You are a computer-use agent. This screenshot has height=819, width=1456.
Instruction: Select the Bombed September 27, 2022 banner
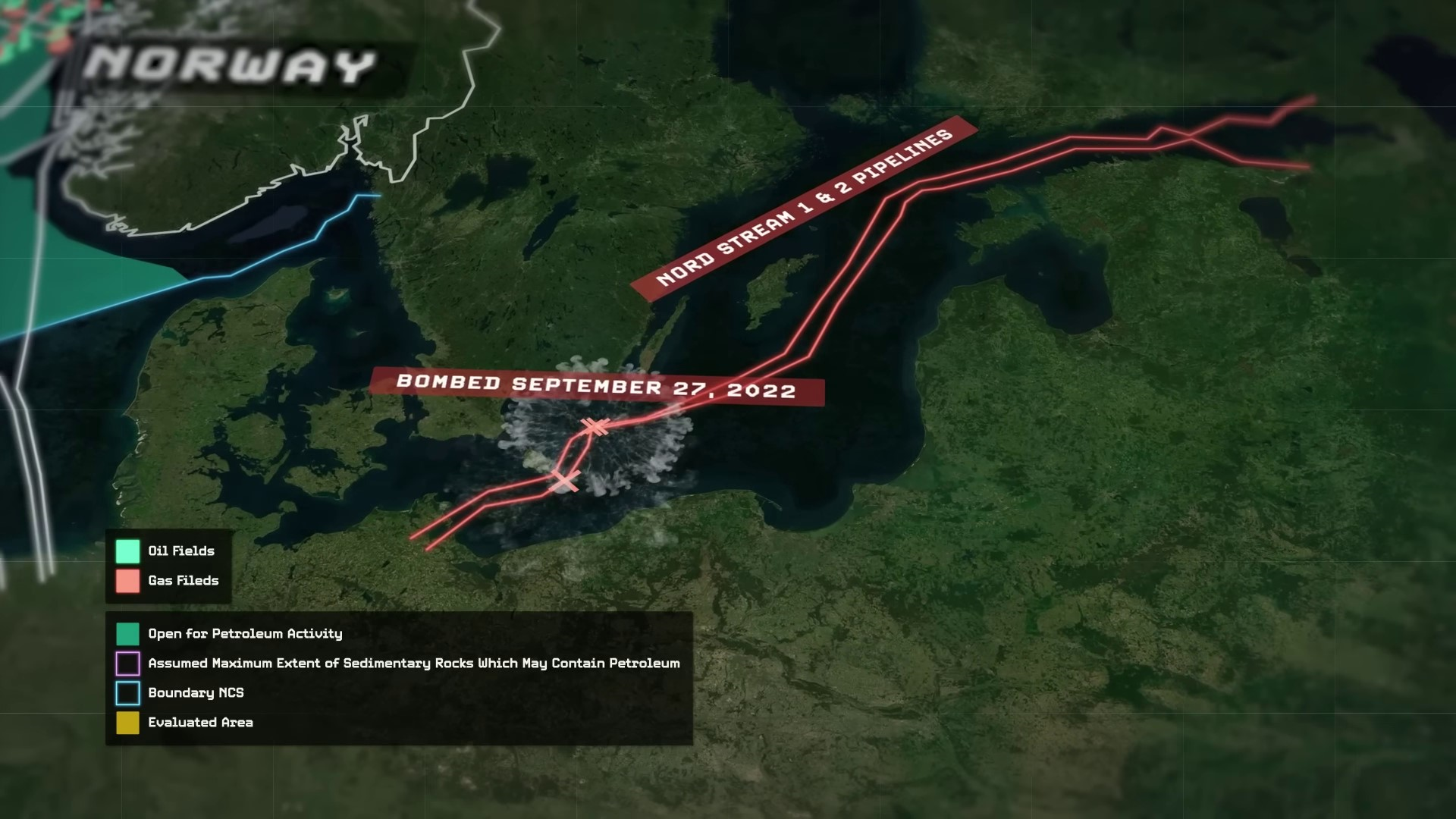tap(596, 386)
